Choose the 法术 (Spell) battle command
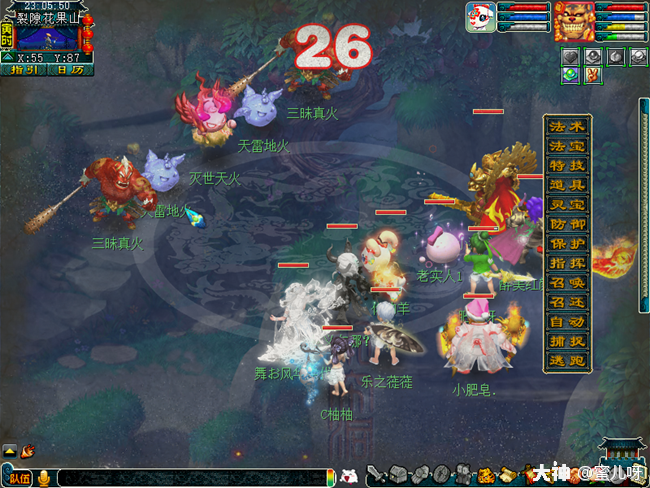650x488 pixels. [567, 127]
